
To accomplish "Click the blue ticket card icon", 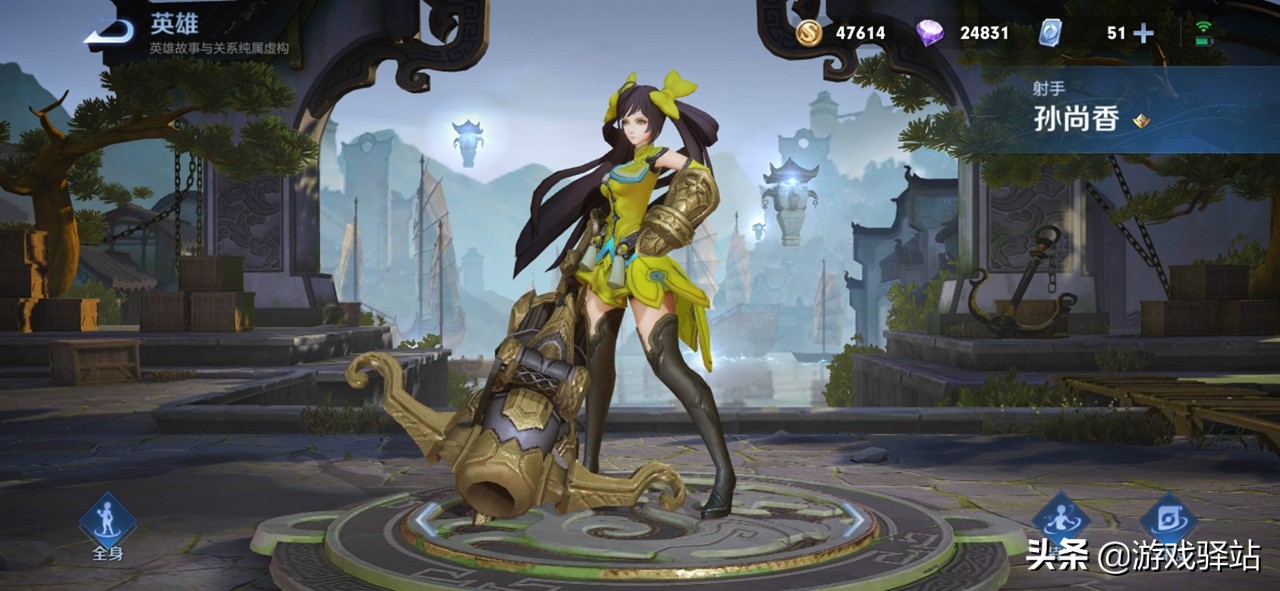I will (1049, 33).
